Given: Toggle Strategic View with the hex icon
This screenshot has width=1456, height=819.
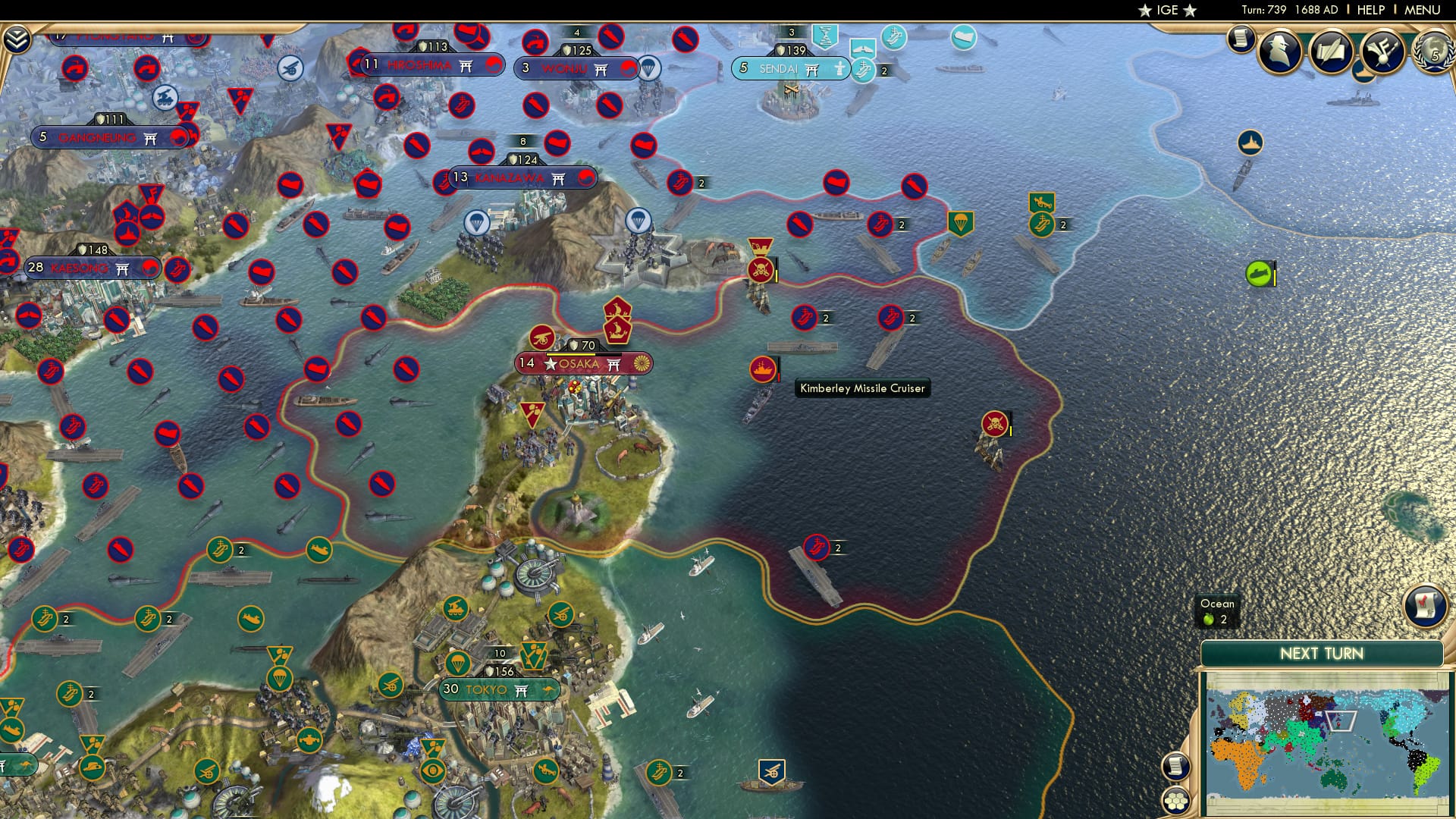Looking at the screenshot, I should click(x=1174, y=801).
